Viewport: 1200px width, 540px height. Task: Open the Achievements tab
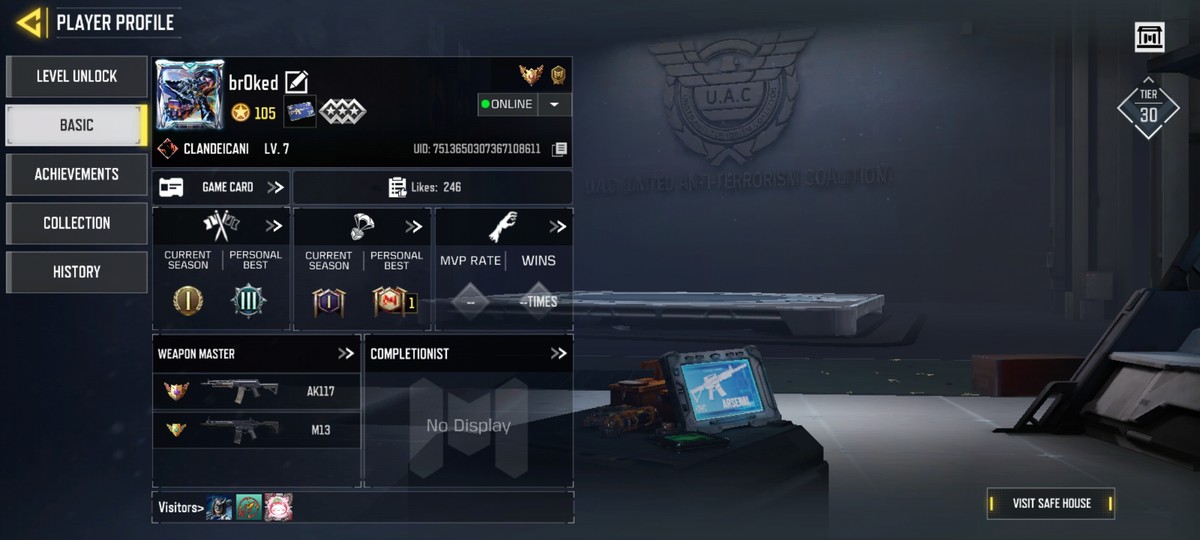pos(77,174)
